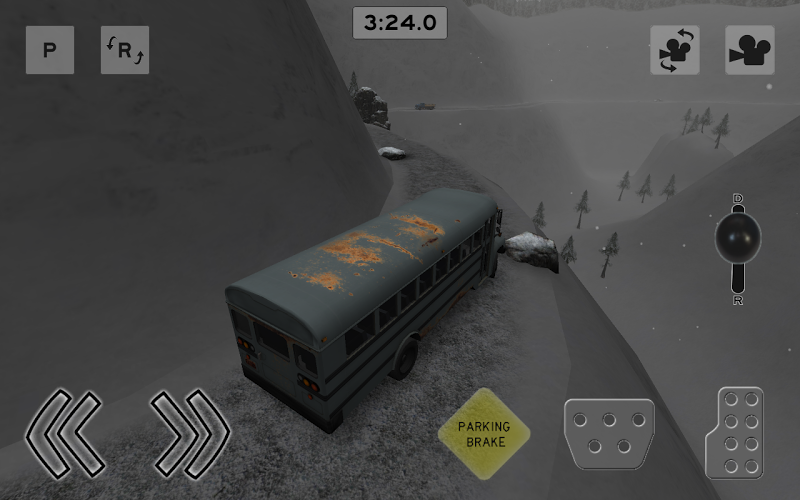The image size is (800, 500).
Task: Reset the bus with the R button
Action: pyautogui.click(x=125, y=50)
